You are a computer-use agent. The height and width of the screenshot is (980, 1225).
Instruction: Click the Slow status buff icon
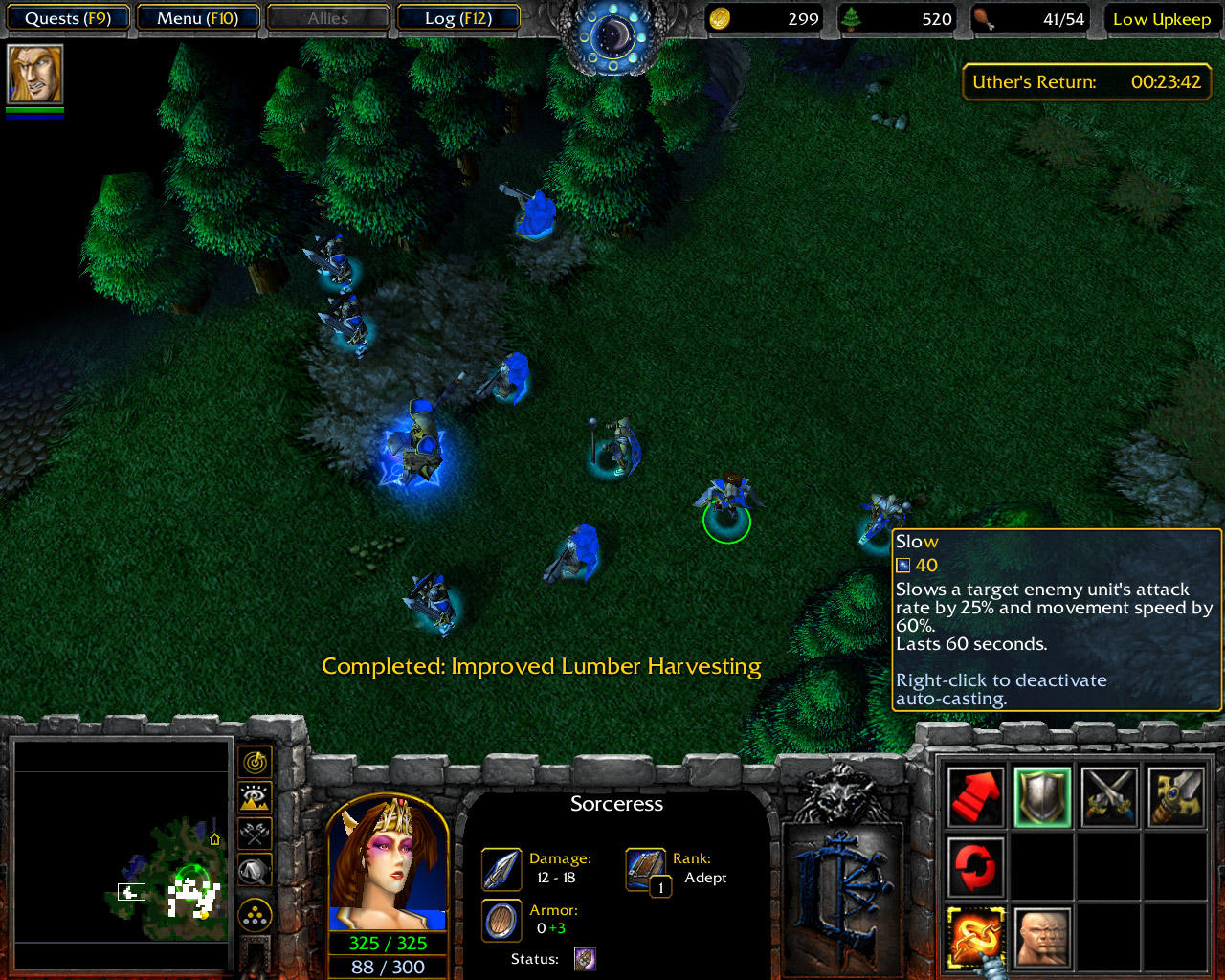(584, 958)
